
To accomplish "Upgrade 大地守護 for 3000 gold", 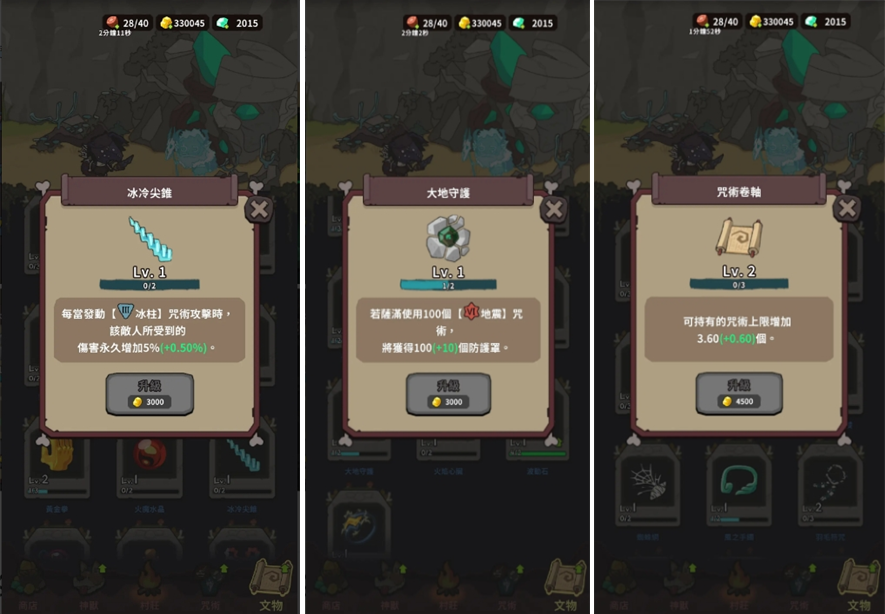I will click(x=447, y=393).
